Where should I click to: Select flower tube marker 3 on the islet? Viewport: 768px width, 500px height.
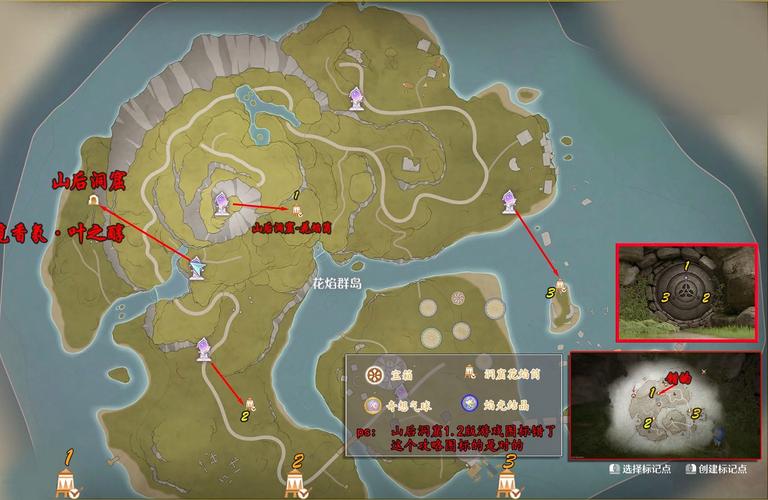[x=562, y=285]
